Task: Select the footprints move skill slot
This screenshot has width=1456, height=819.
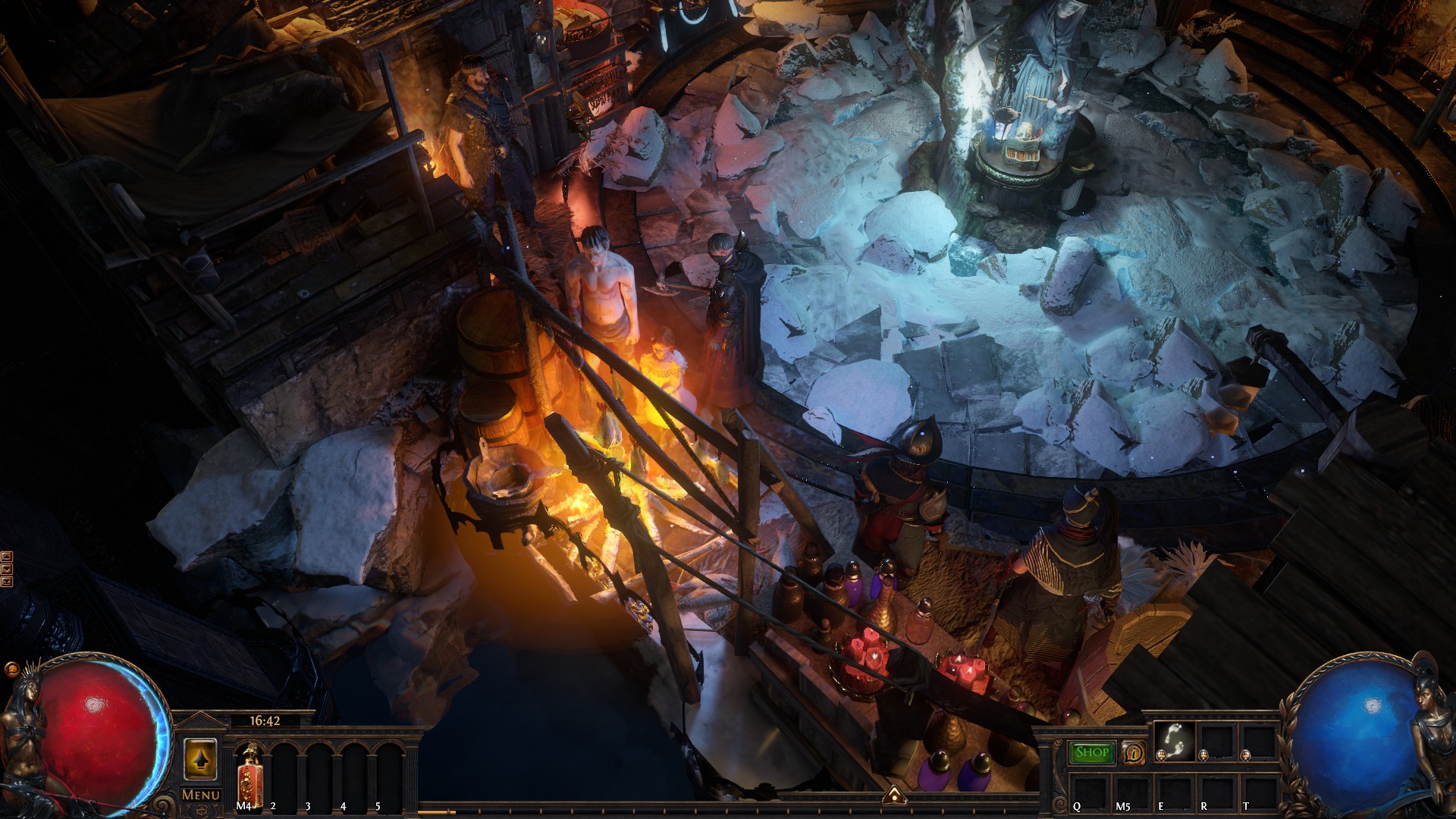Action: coord(1174,740)
